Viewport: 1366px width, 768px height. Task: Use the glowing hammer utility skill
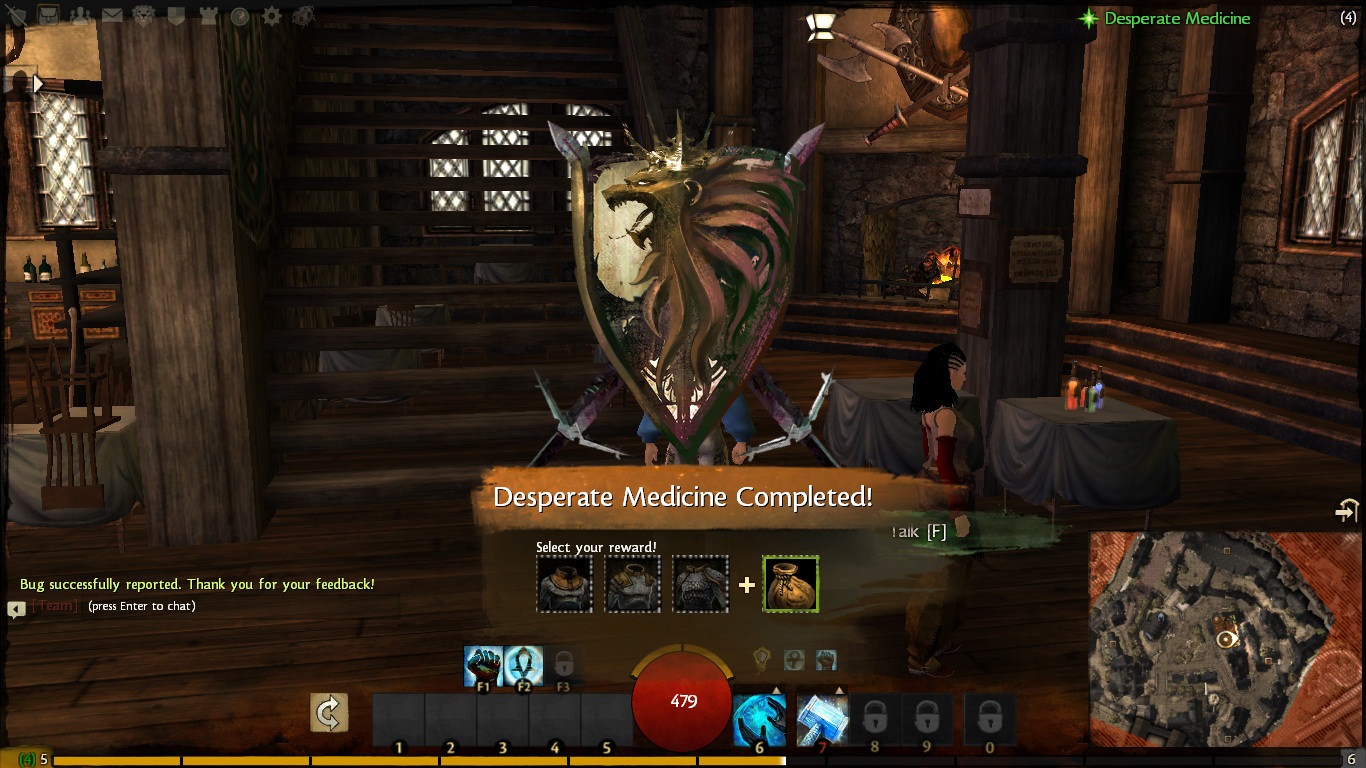822,720
